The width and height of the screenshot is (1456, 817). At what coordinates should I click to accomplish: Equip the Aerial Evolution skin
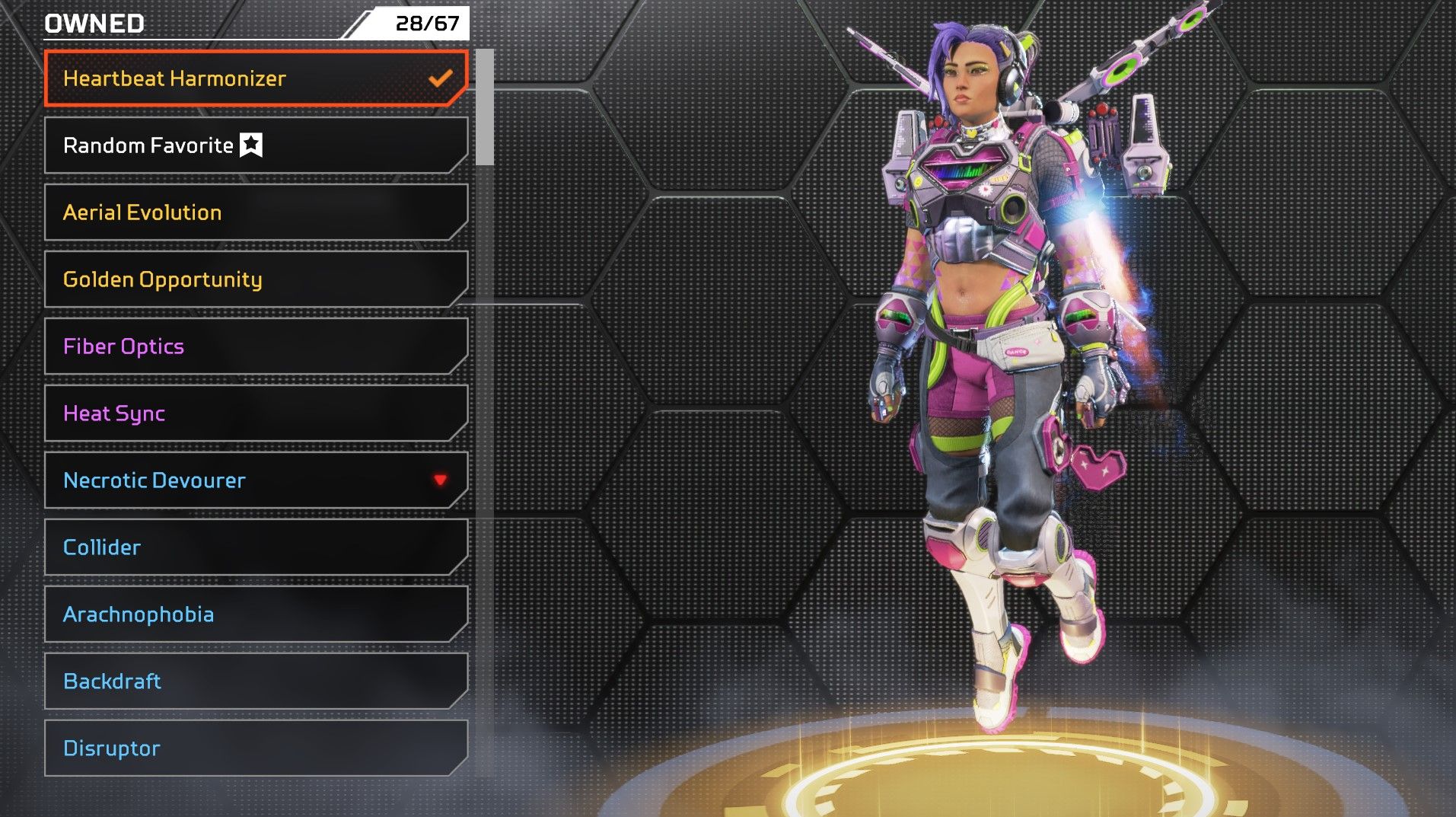[255, 212]
